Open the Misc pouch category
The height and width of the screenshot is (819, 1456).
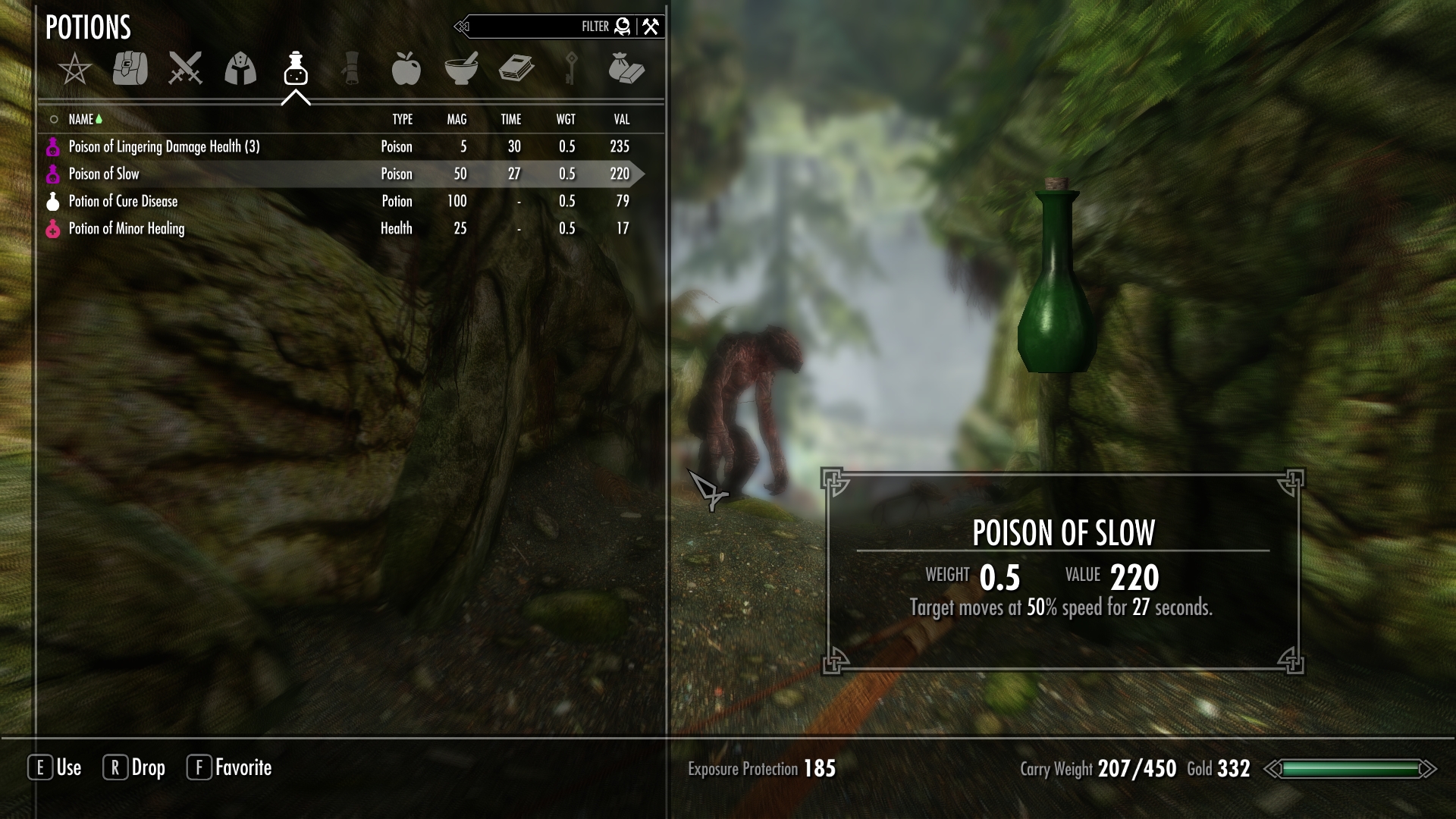click(x=626, y=69)
